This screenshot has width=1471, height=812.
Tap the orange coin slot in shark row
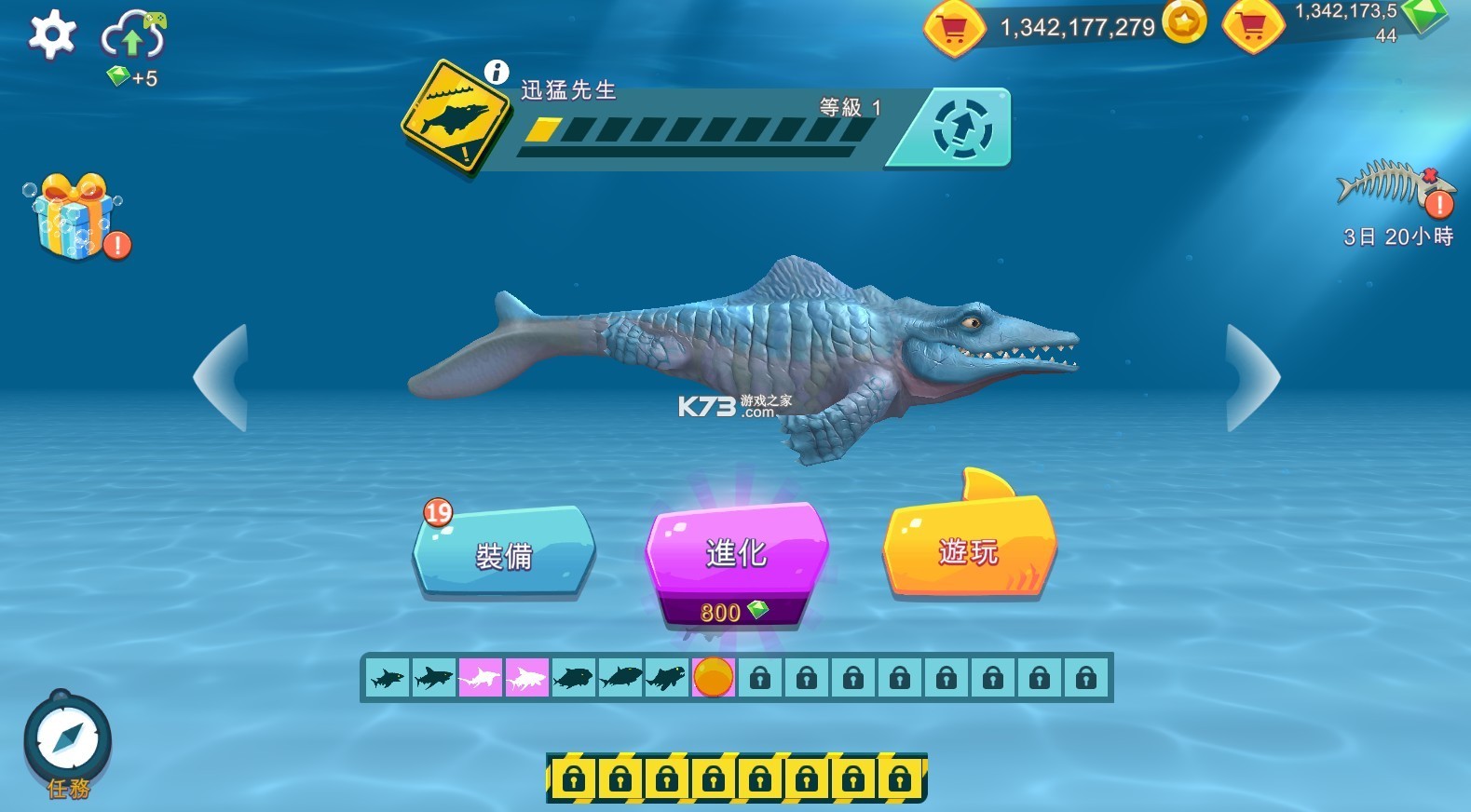coord(715,678)
